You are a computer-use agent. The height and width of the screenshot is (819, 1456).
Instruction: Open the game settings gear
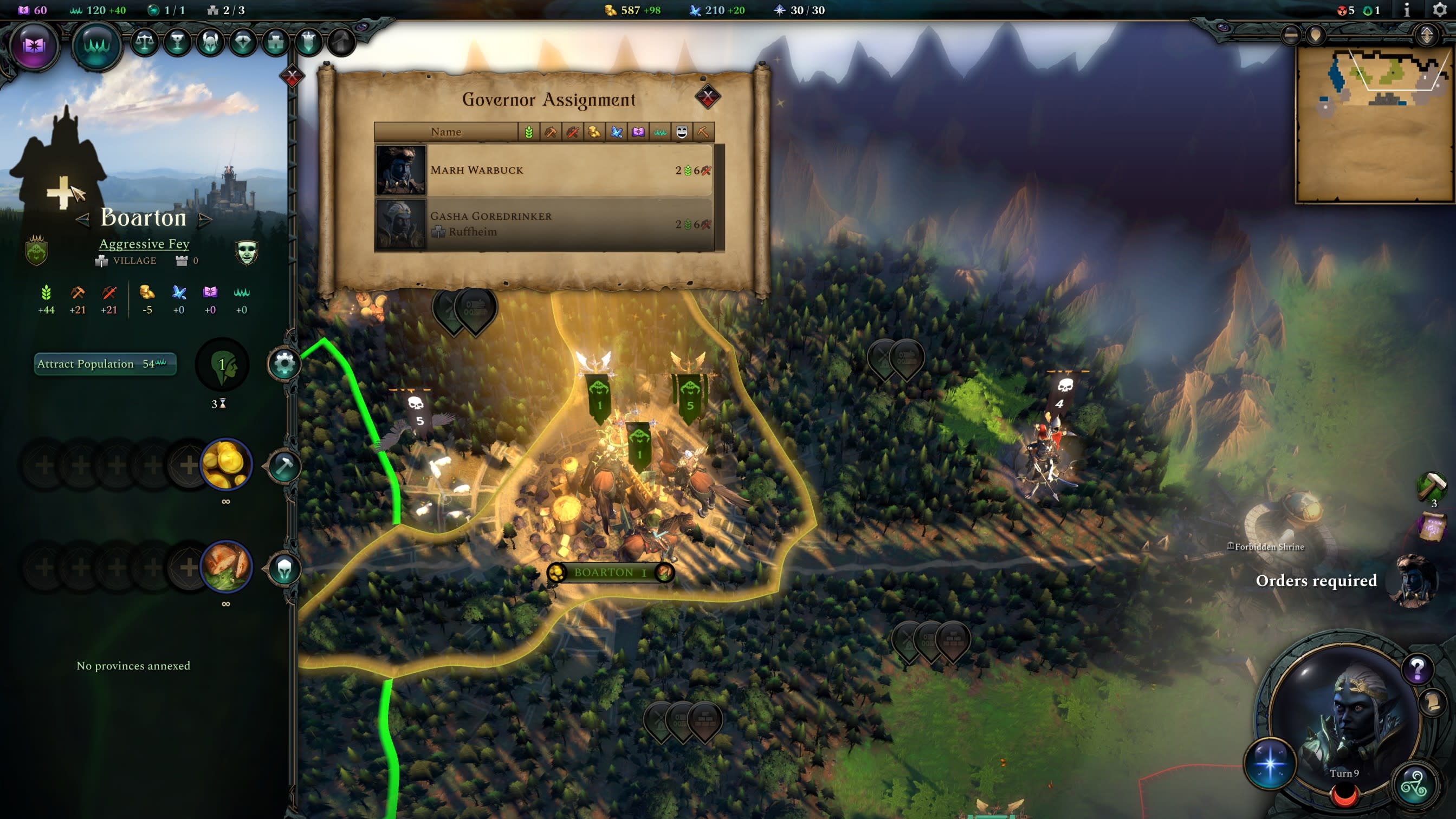click(1440, 10)
